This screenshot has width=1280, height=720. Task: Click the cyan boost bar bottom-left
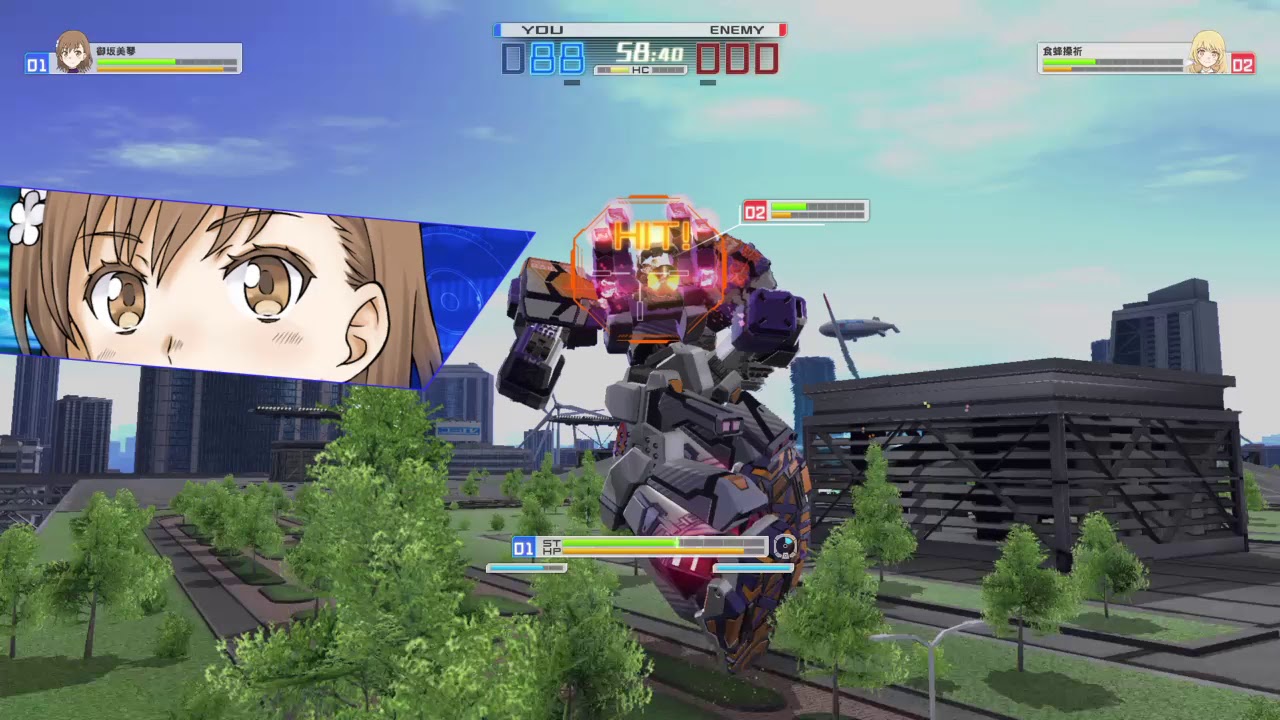tap(525, 567)
